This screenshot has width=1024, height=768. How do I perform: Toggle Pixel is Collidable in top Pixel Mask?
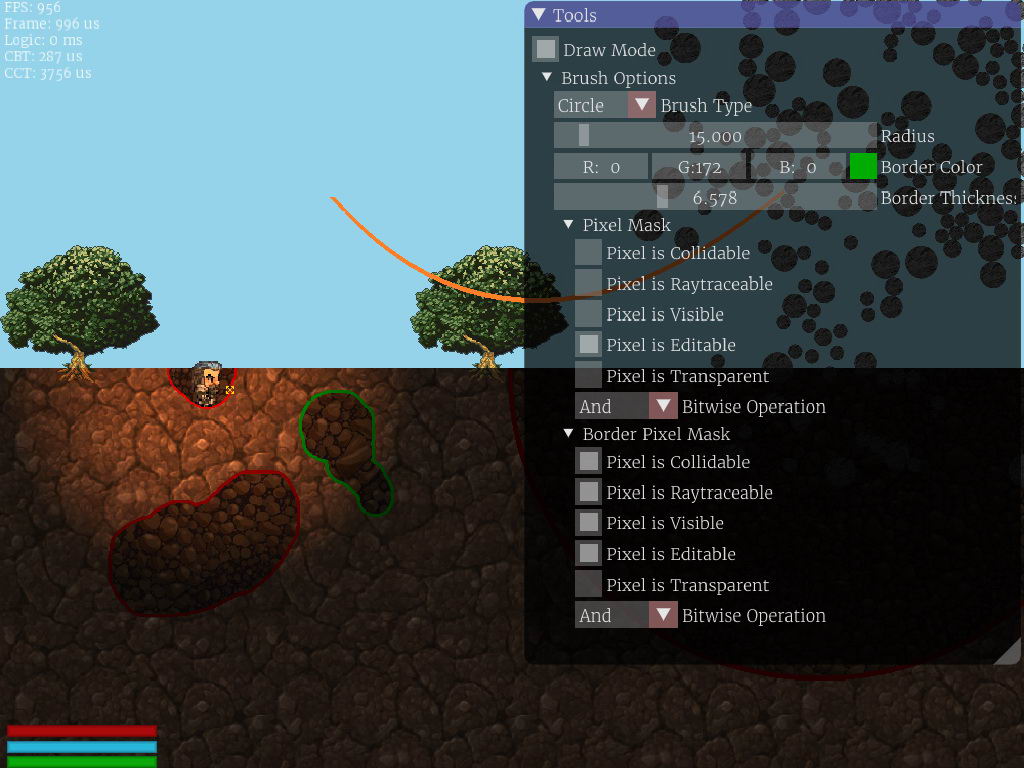[x=589, y=253]
